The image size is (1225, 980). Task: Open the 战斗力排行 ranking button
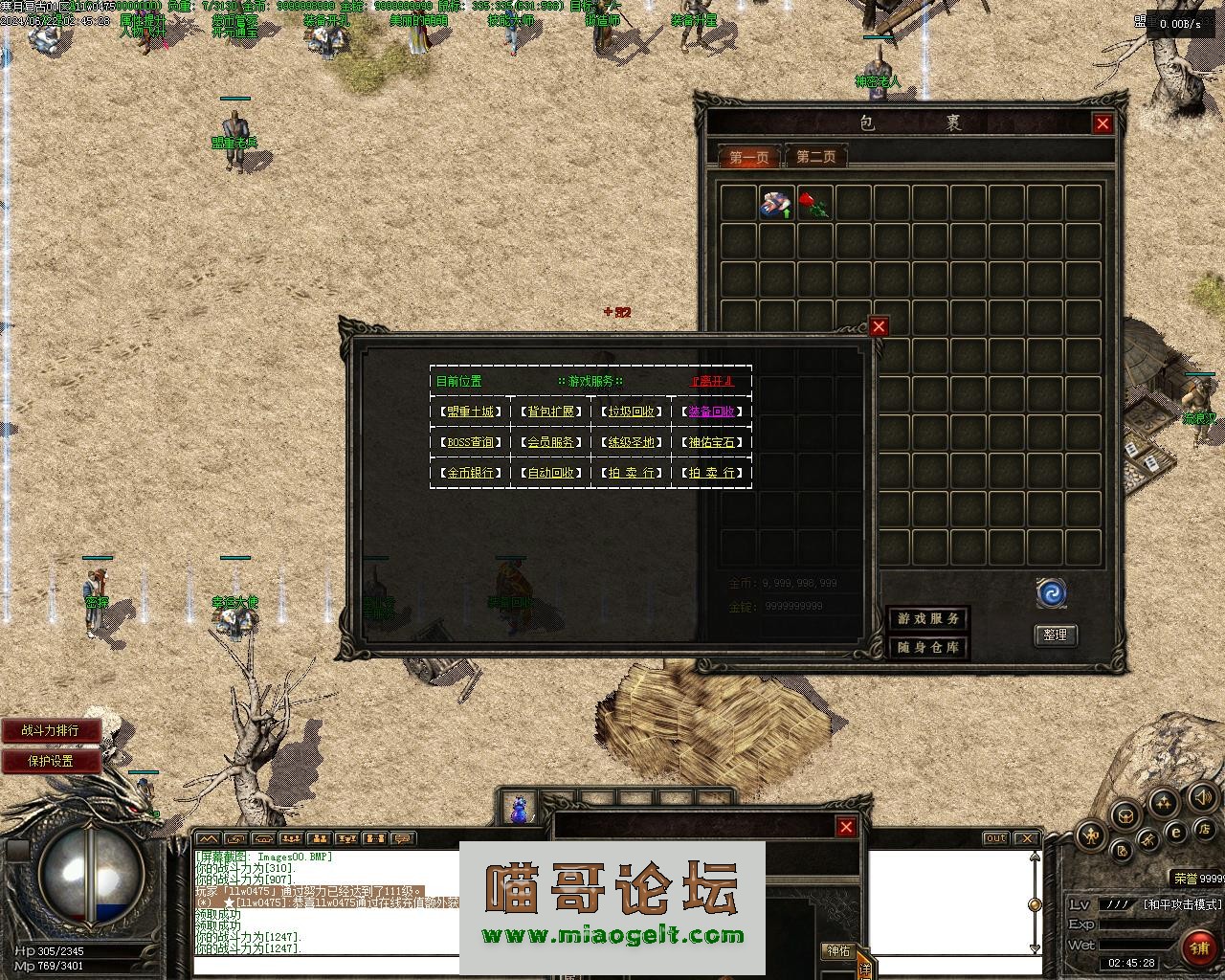click(x=52, y=730)
